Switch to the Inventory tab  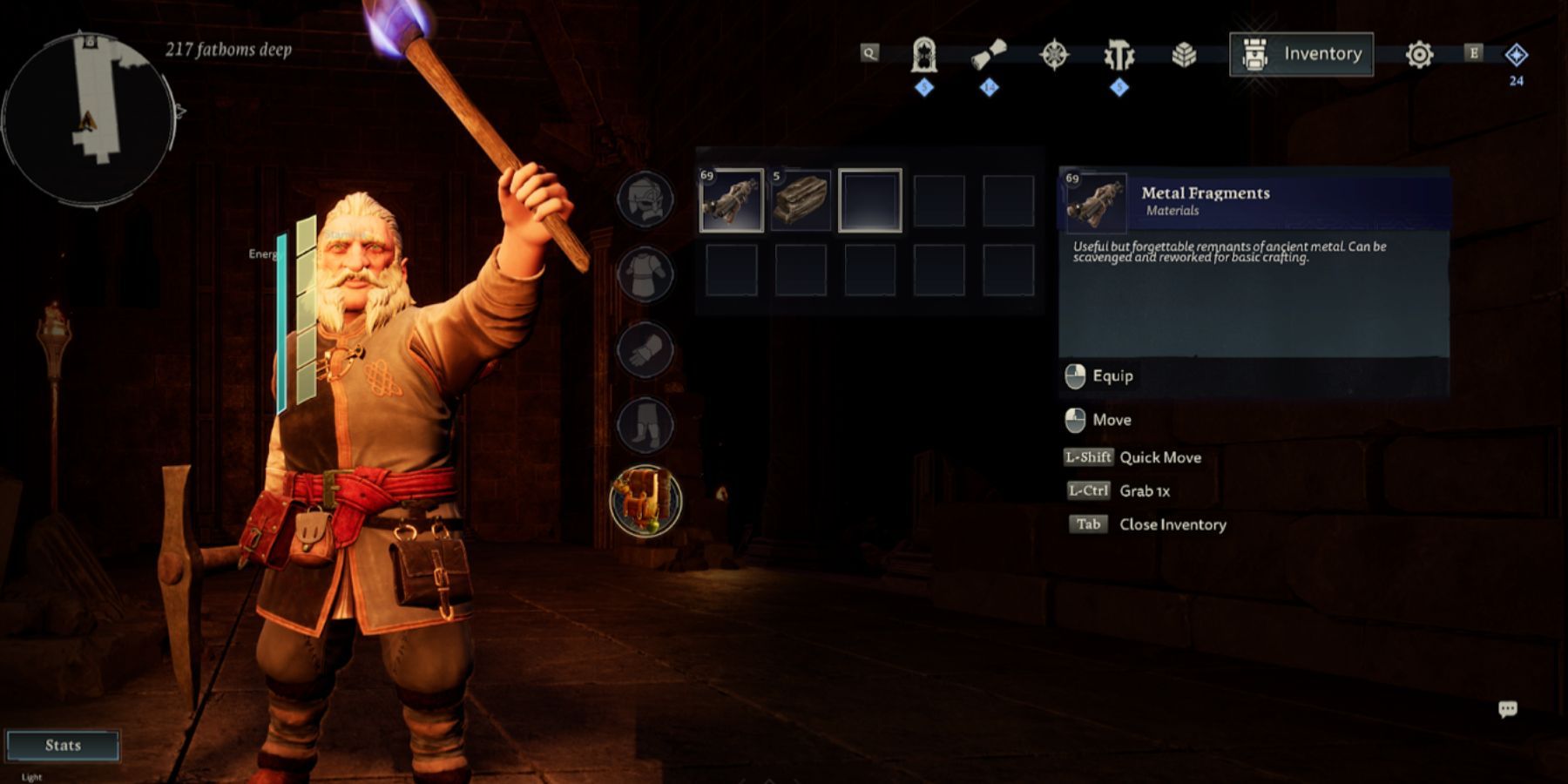1301,53
